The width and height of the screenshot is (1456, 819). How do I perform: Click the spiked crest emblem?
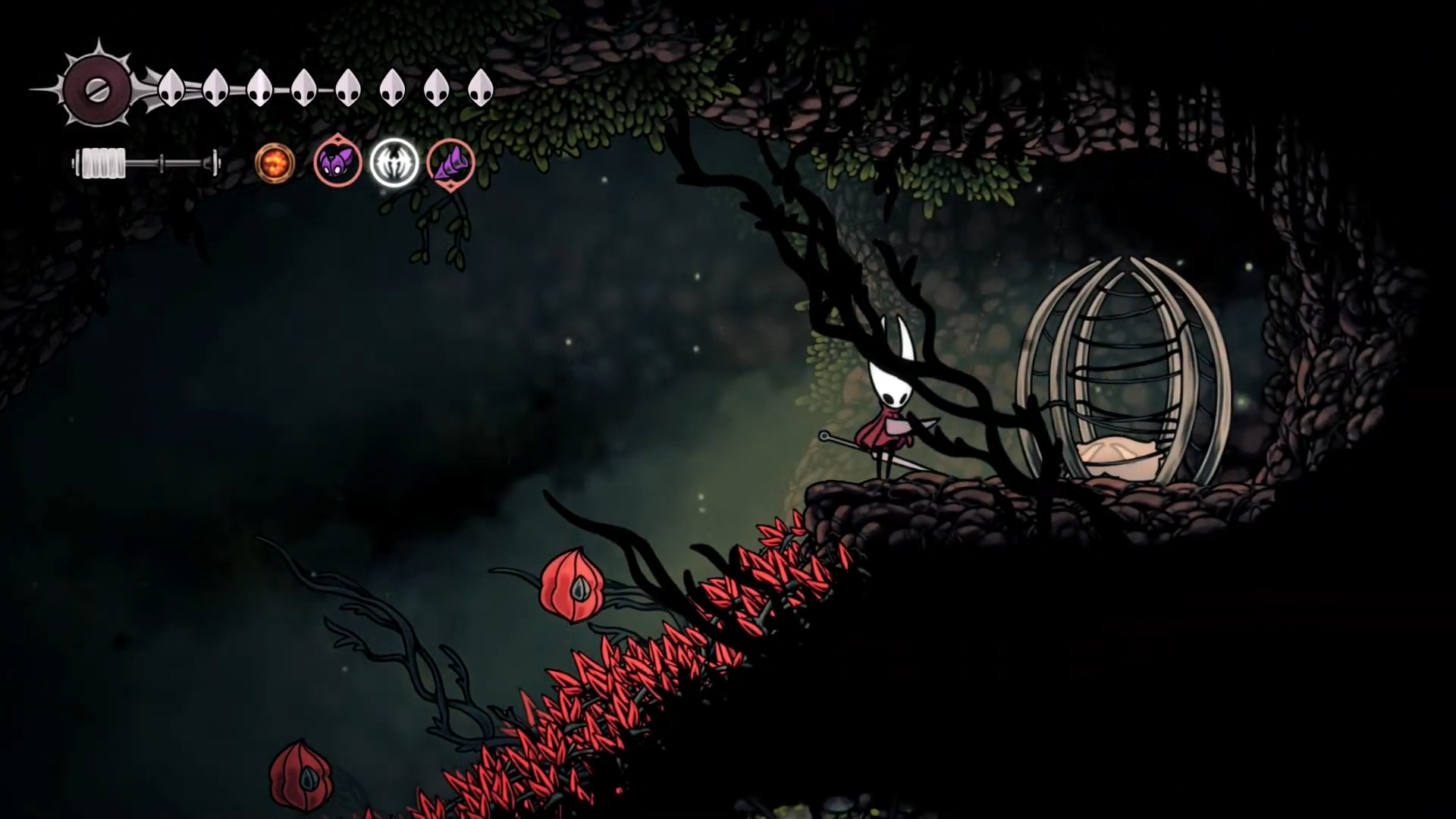tap(97, 89)
